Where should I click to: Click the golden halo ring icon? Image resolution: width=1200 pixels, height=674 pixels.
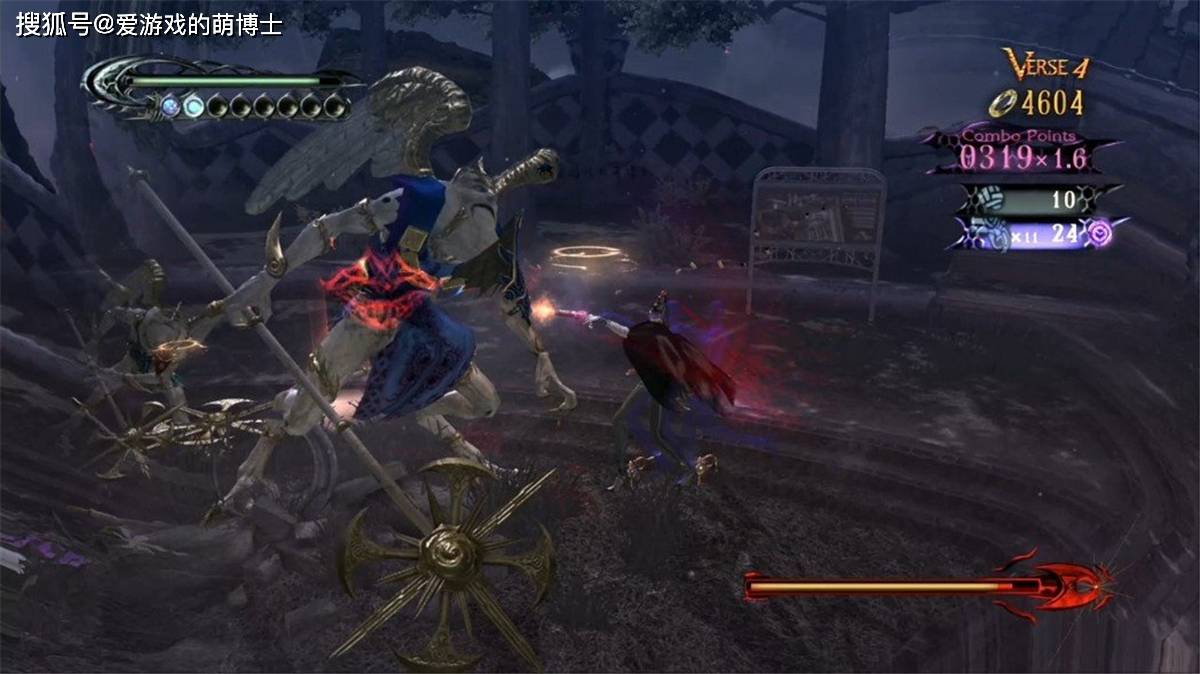pos(1001,103)
